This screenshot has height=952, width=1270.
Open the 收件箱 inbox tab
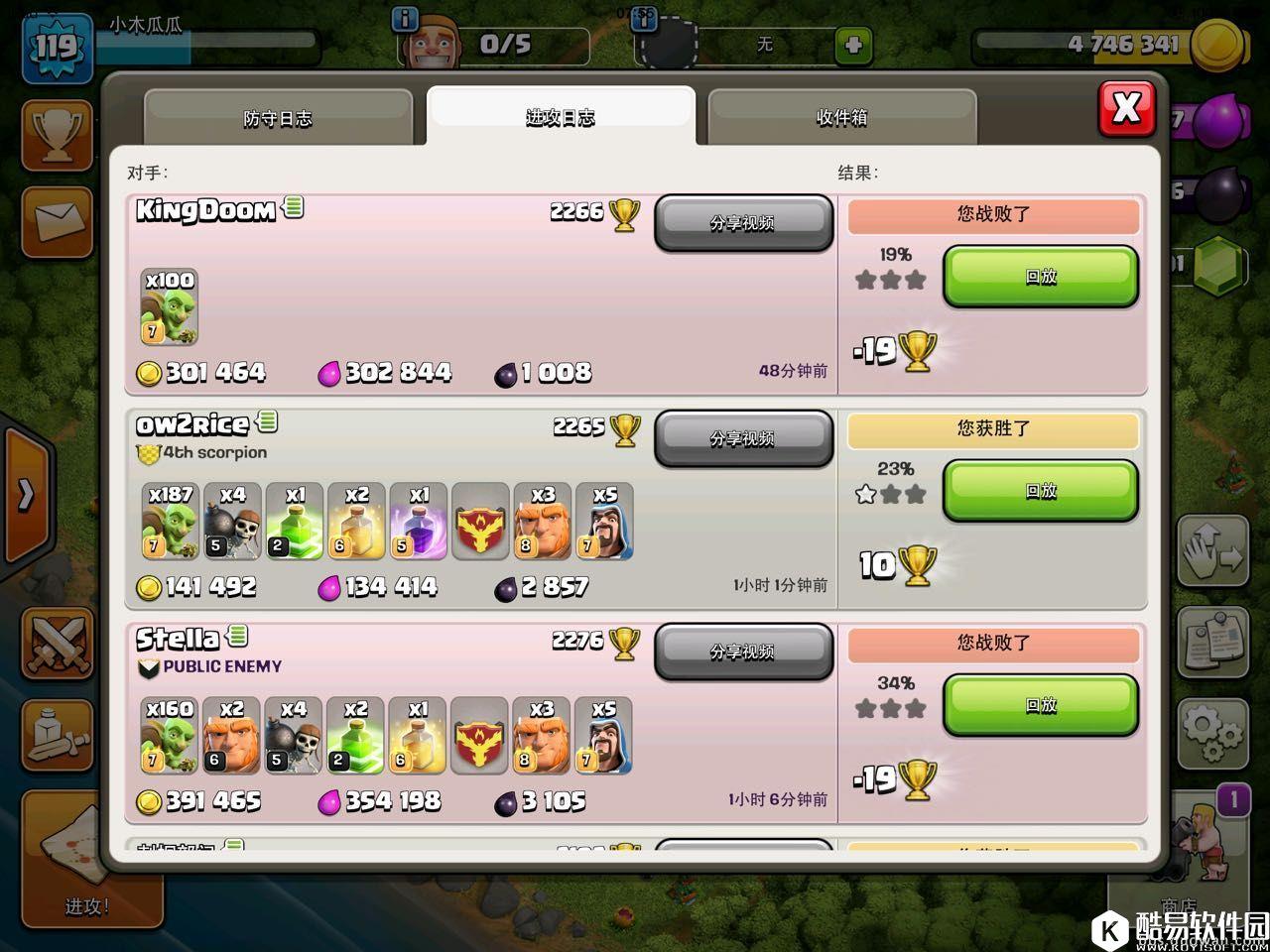coord(841,118)
